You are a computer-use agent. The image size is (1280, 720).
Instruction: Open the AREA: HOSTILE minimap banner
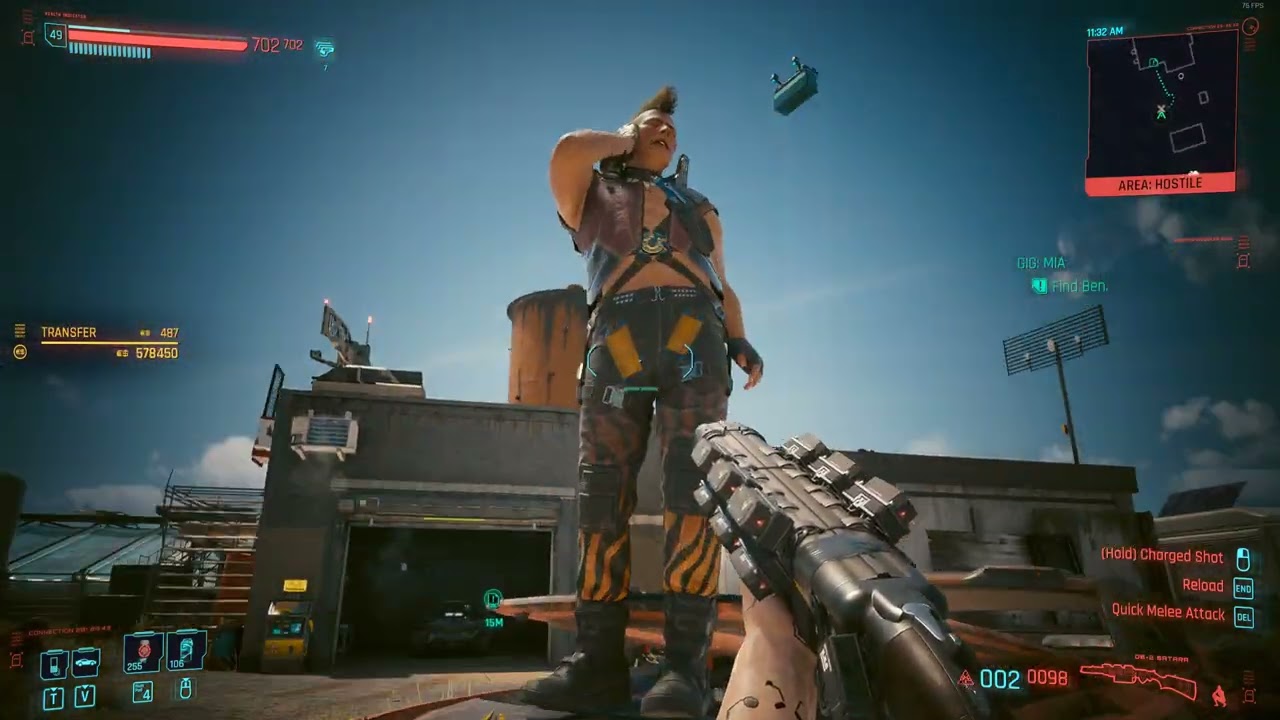pyautogui.click(x=1159, y=183)
